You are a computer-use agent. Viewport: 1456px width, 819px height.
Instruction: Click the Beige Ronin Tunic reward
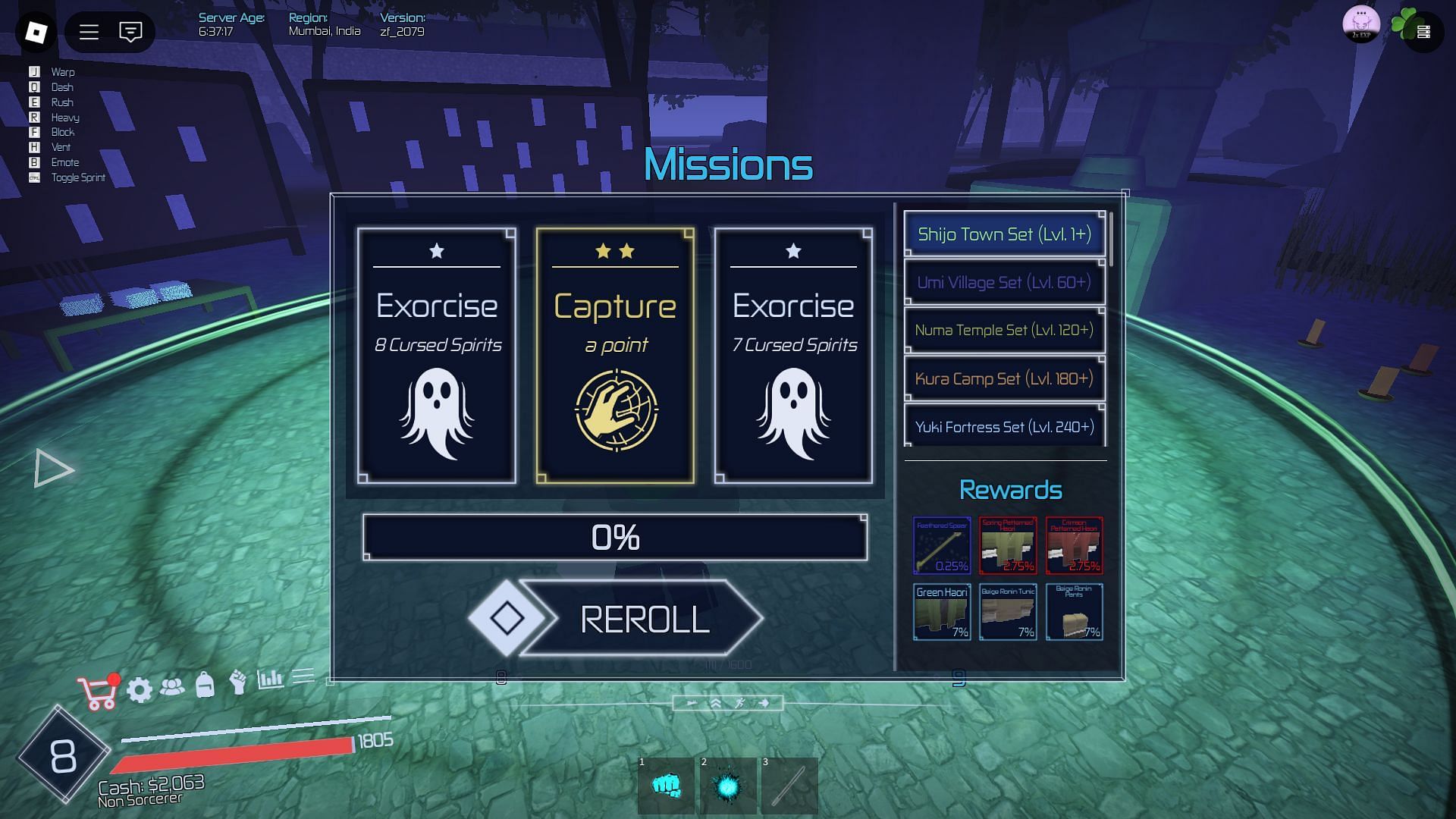(x=1008, y=612)
